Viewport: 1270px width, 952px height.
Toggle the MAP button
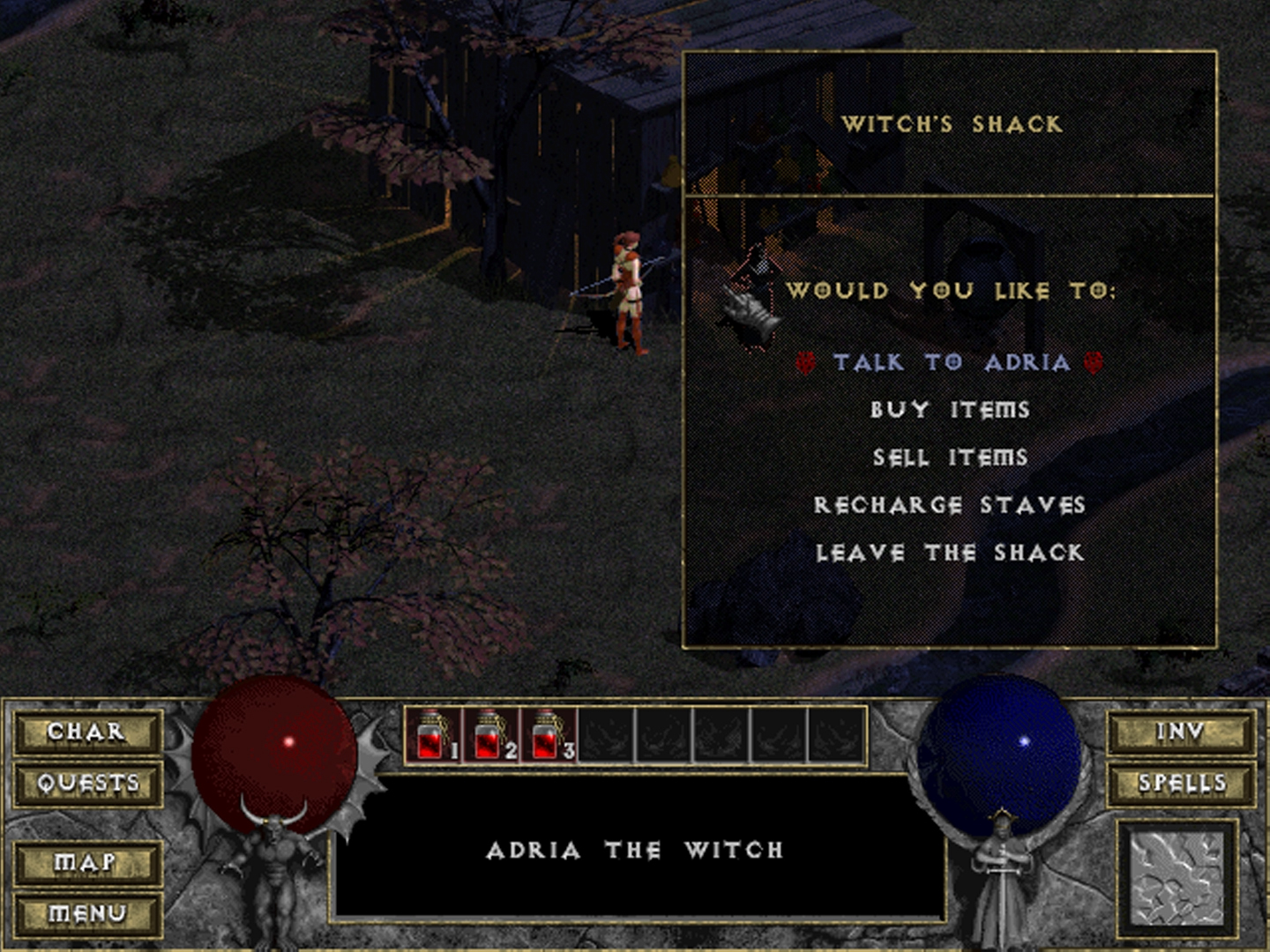tap(87, 861)
